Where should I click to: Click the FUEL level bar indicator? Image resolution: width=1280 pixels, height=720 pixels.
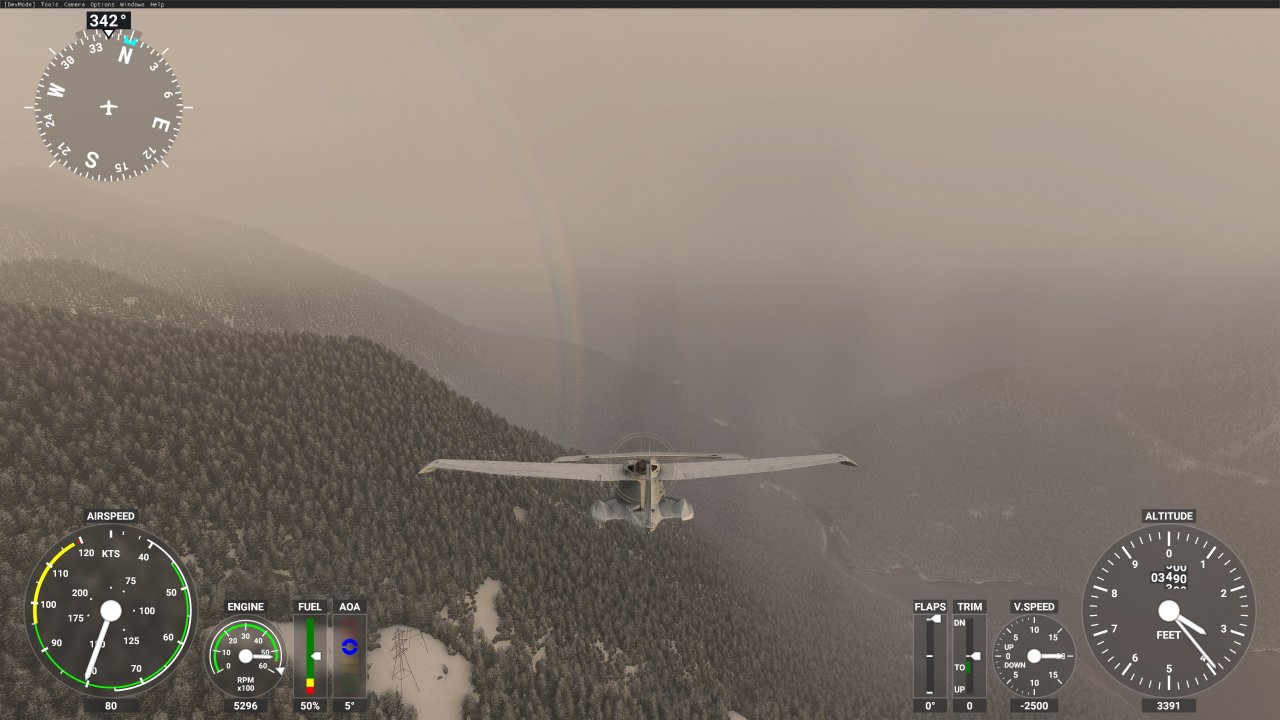(309, 655)
